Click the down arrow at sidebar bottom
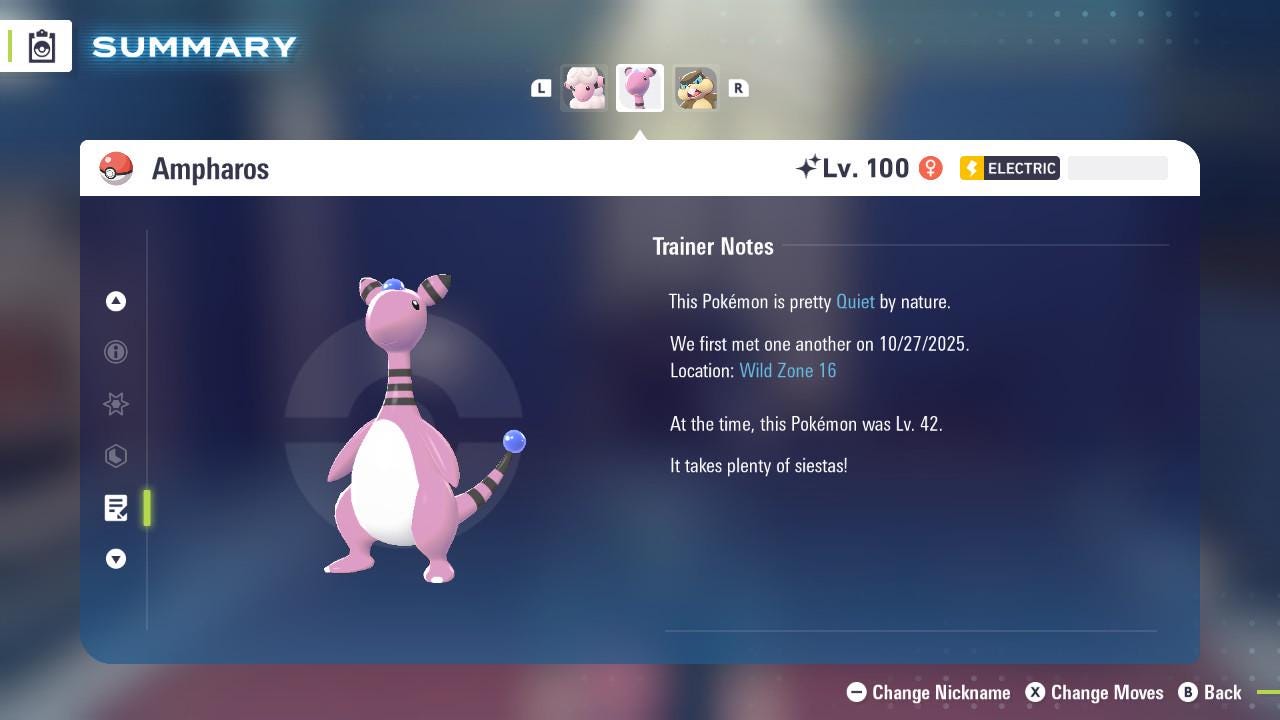 click(116, 559)
